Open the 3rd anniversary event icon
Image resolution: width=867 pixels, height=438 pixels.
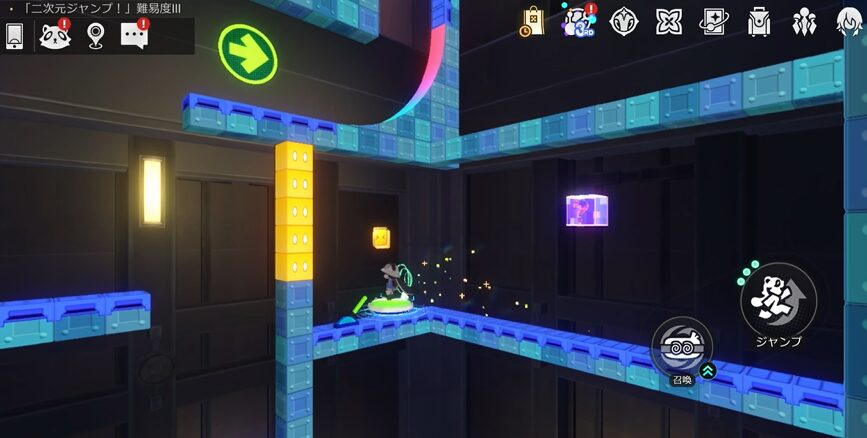(x=577, y=21)
